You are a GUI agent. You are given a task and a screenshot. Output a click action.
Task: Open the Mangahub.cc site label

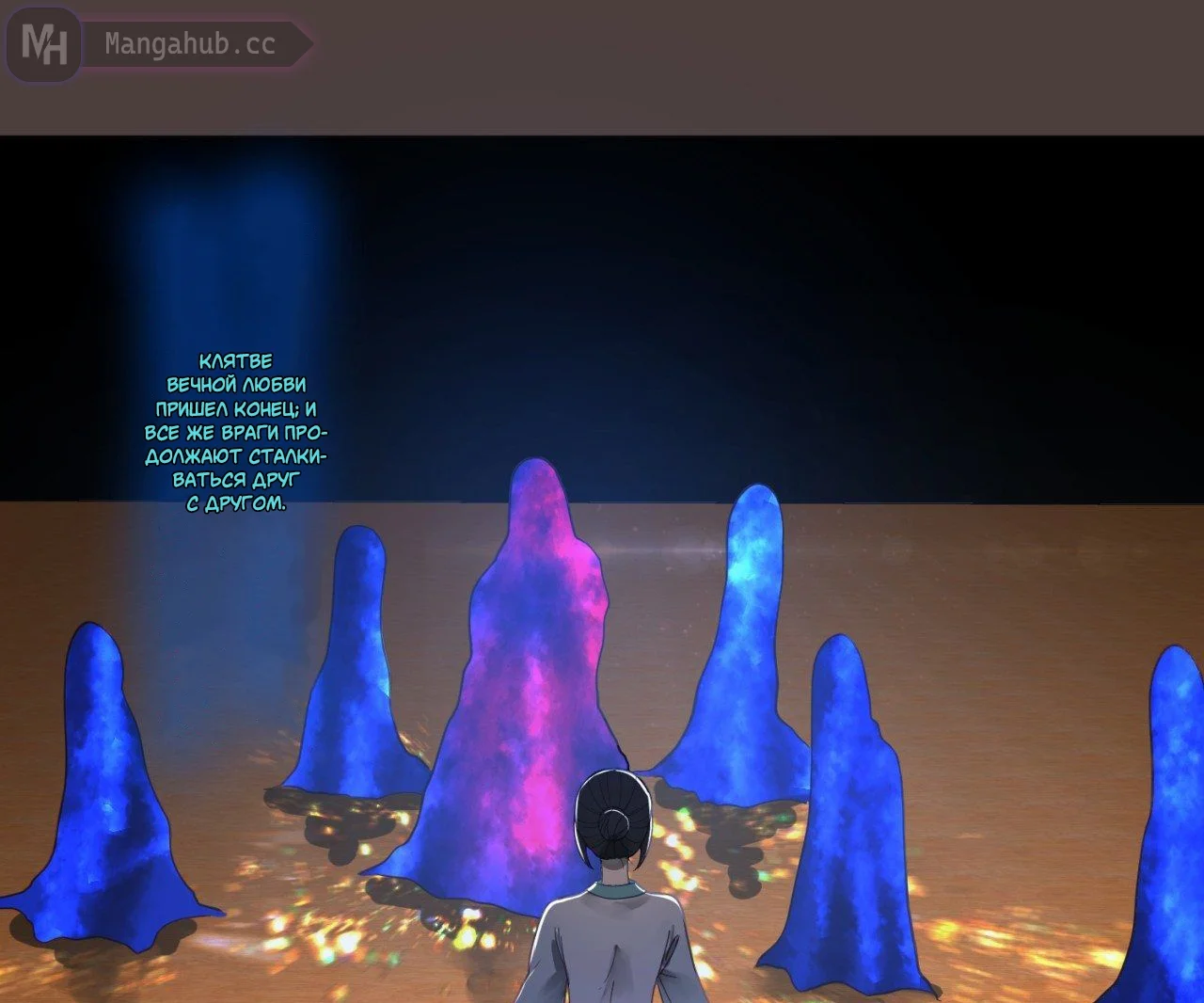click(190, 44)
